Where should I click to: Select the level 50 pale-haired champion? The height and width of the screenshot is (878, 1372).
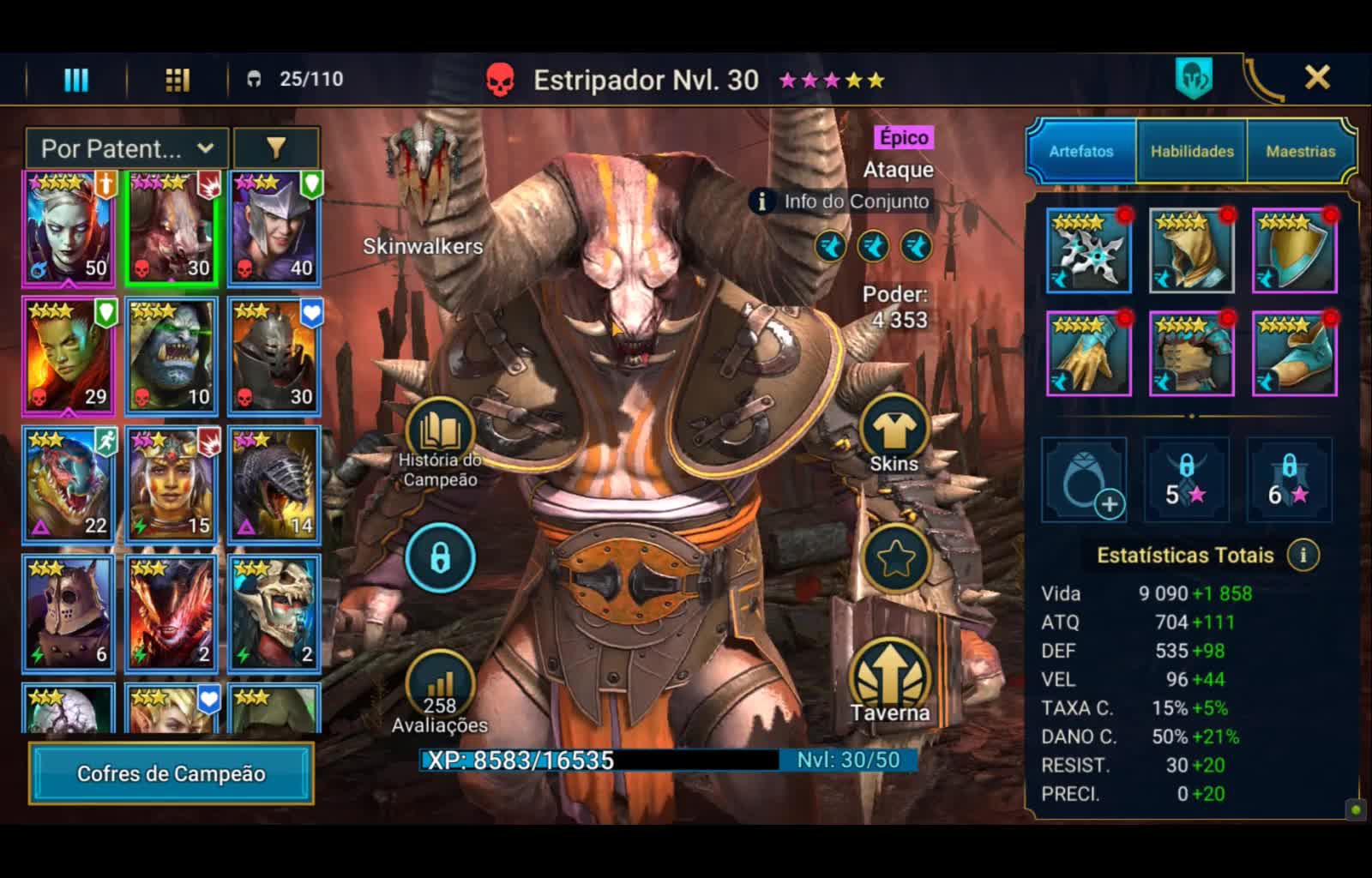tap(68, 228)
